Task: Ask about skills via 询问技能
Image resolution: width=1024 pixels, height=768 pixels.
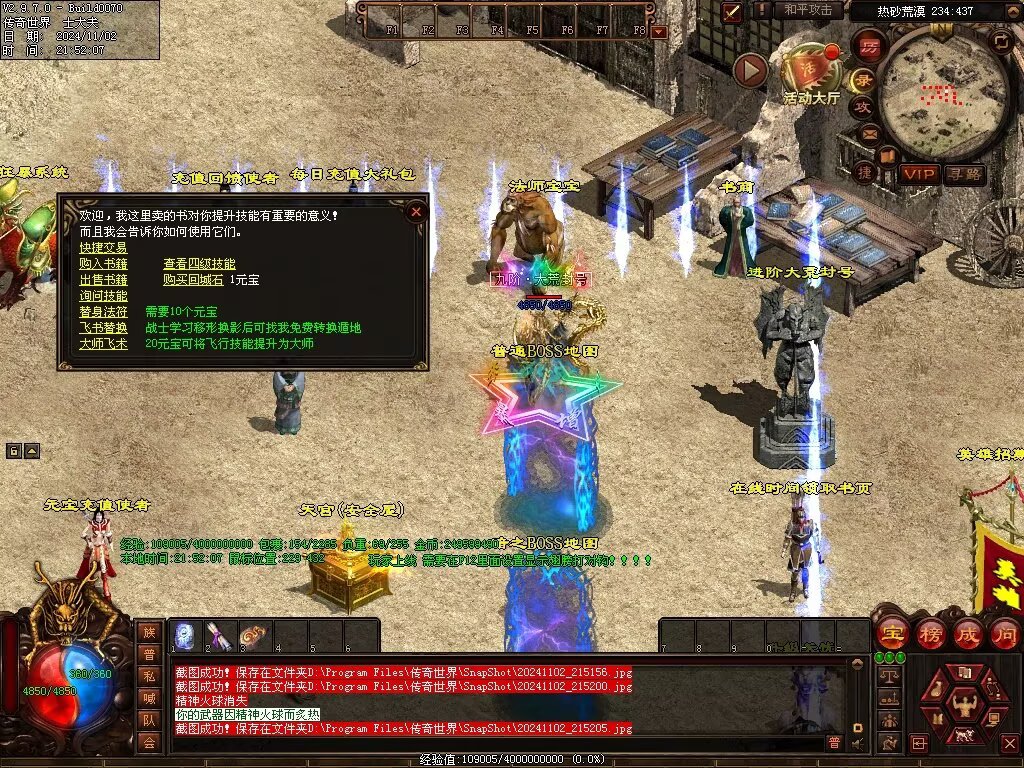Action: coord(103,296)
